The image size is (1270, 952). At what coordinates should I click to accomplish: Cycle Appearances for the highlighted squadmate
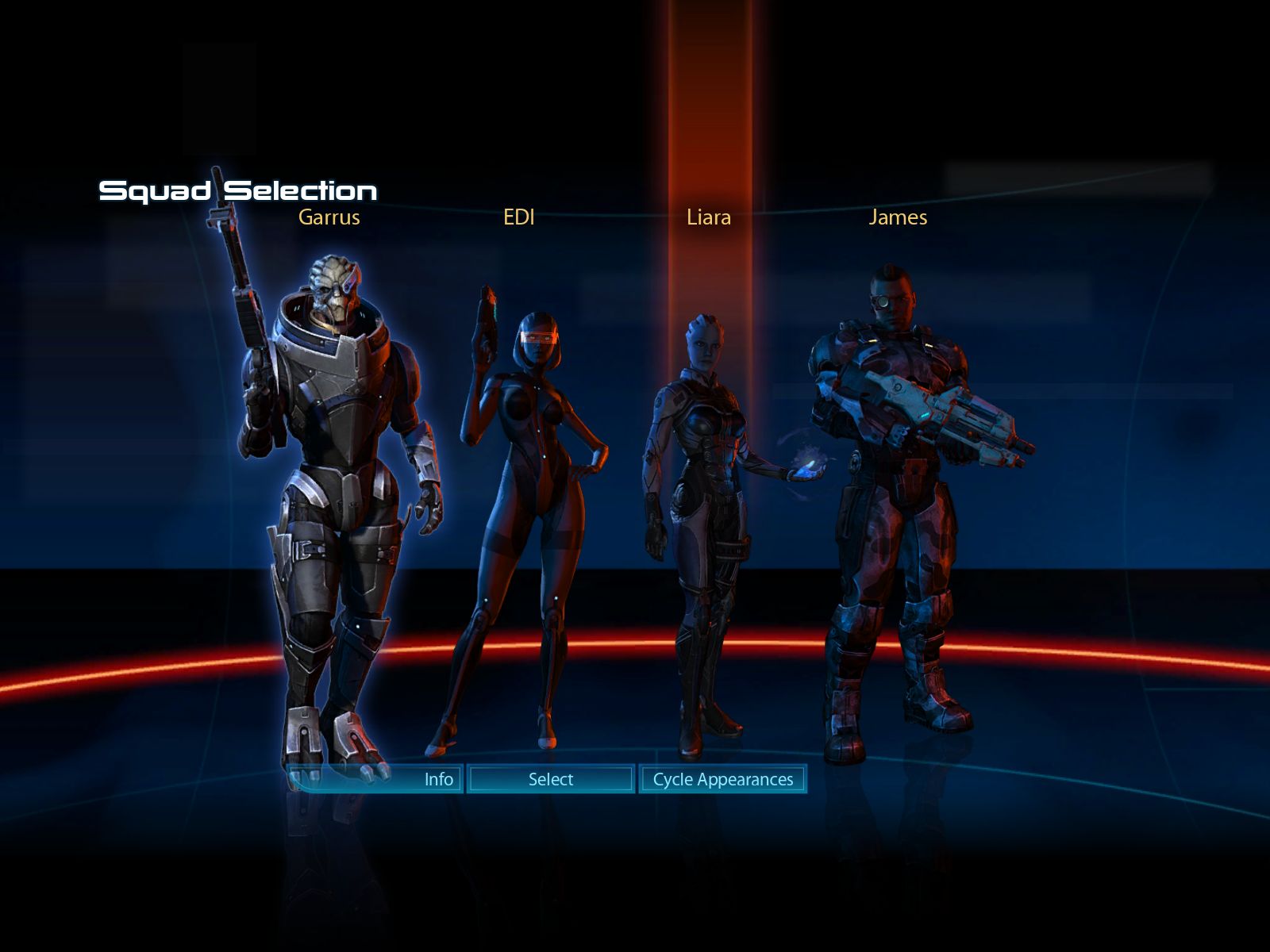tap(722, 779)
